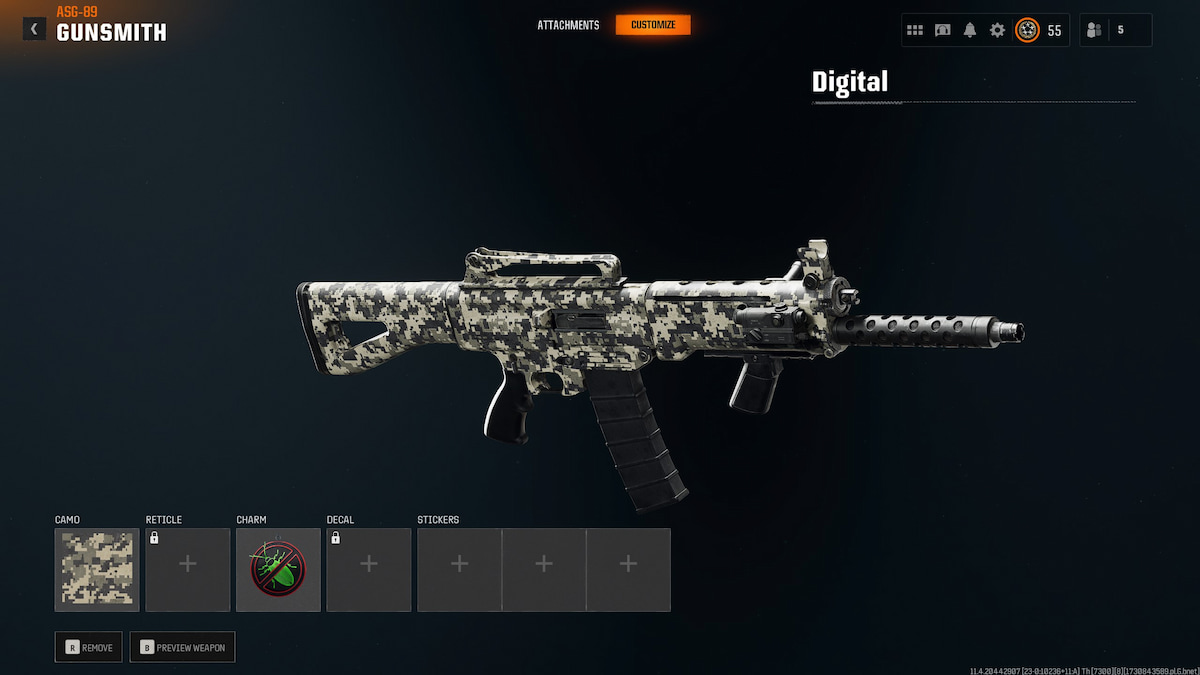
Task: Switch to the Attachments tab
Action: (568, 25)
